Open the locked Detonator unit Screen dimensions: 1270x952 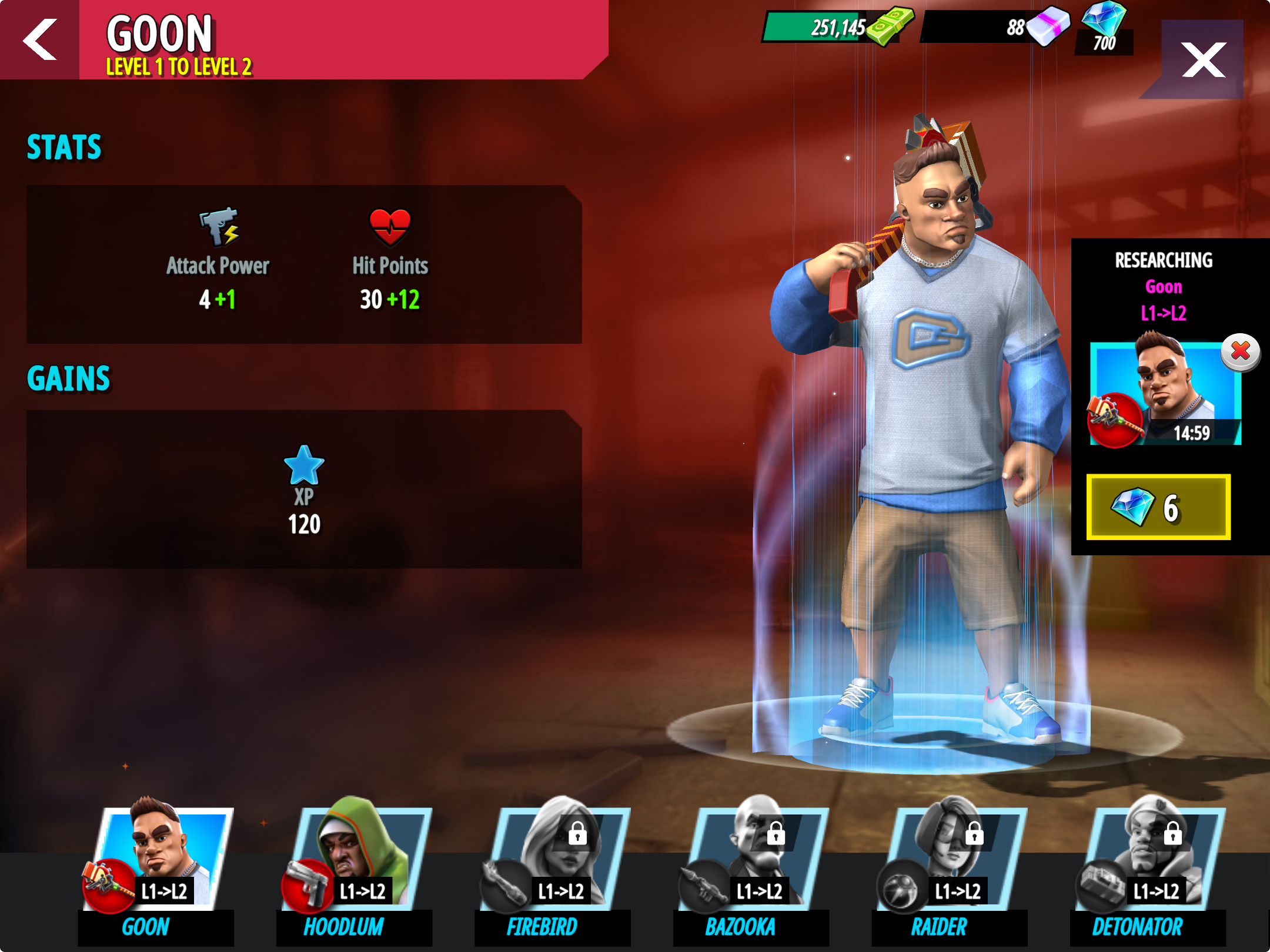point(1148,864)
